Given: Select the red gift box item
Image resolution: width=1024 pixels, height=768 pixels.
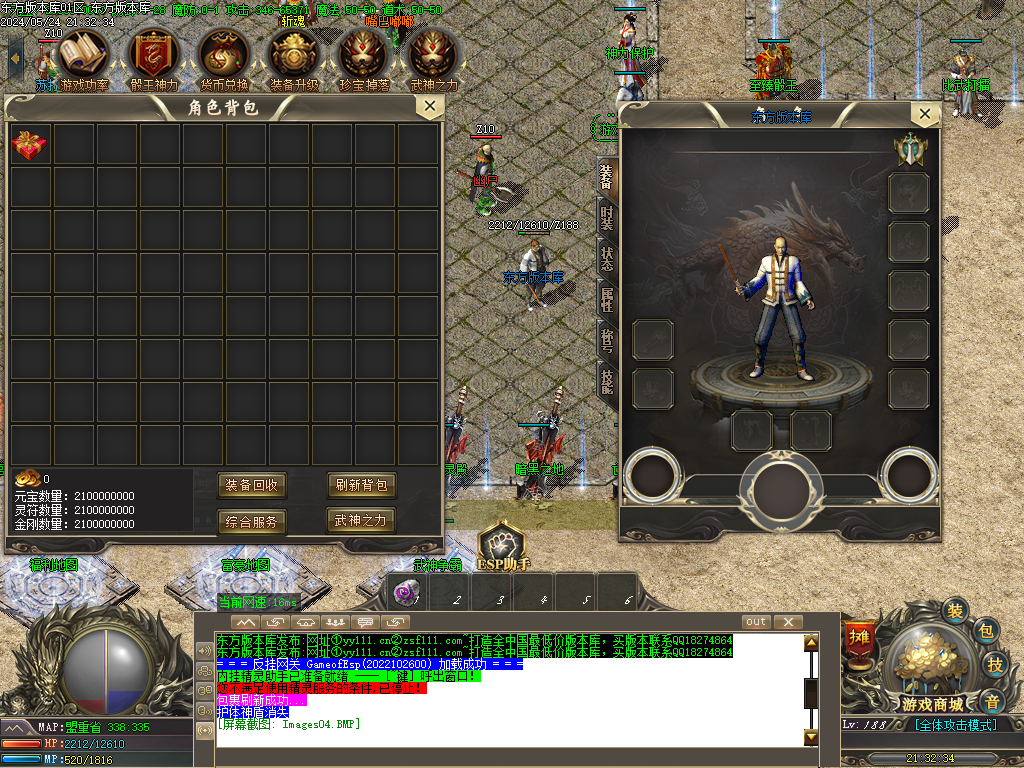Looking at the screenshot, I should 30,146.
